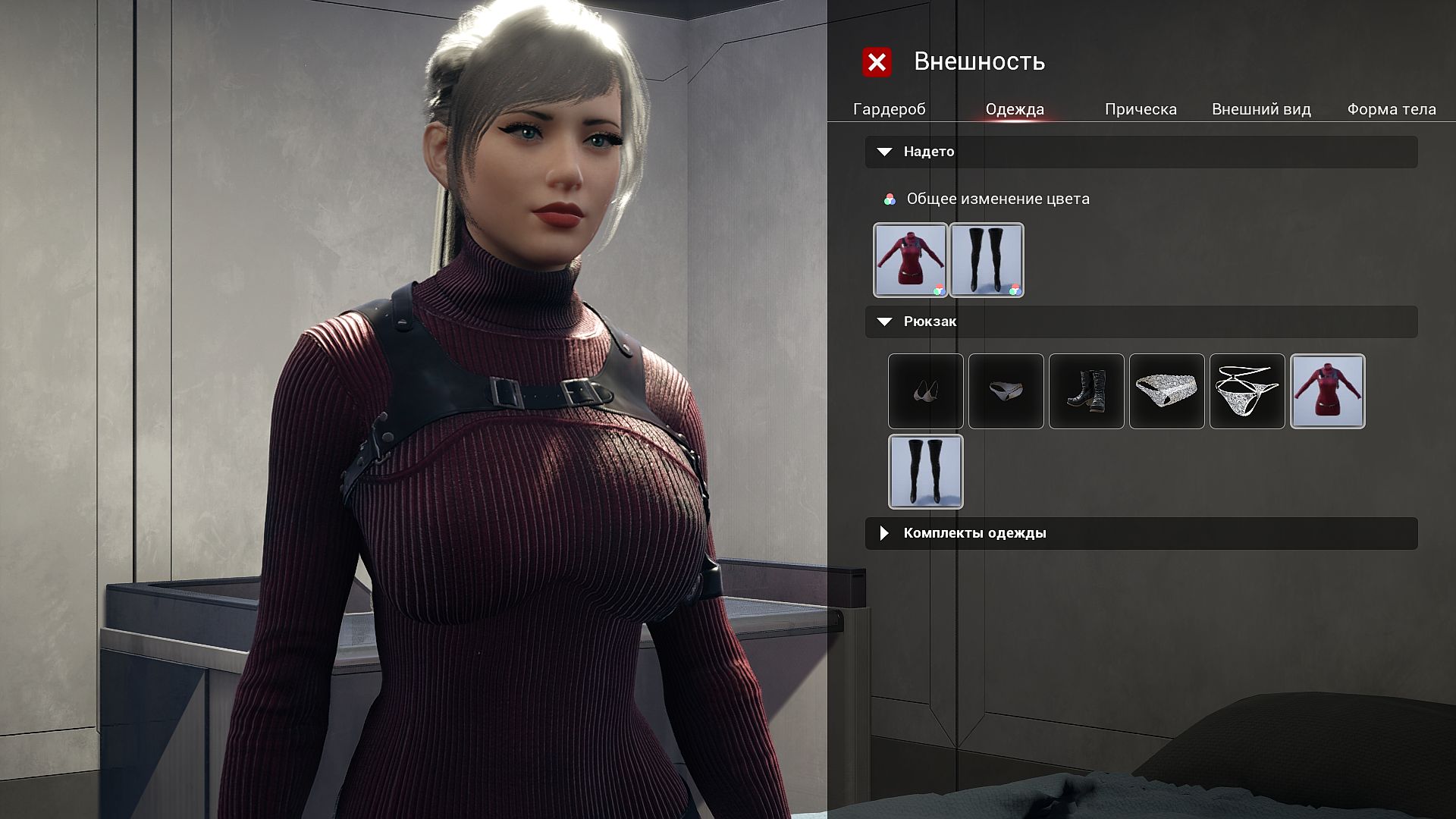This screenshot has width=1456, height=819.
Task: Select the sparkly silver shorts item
Action: coord(1166,391)
